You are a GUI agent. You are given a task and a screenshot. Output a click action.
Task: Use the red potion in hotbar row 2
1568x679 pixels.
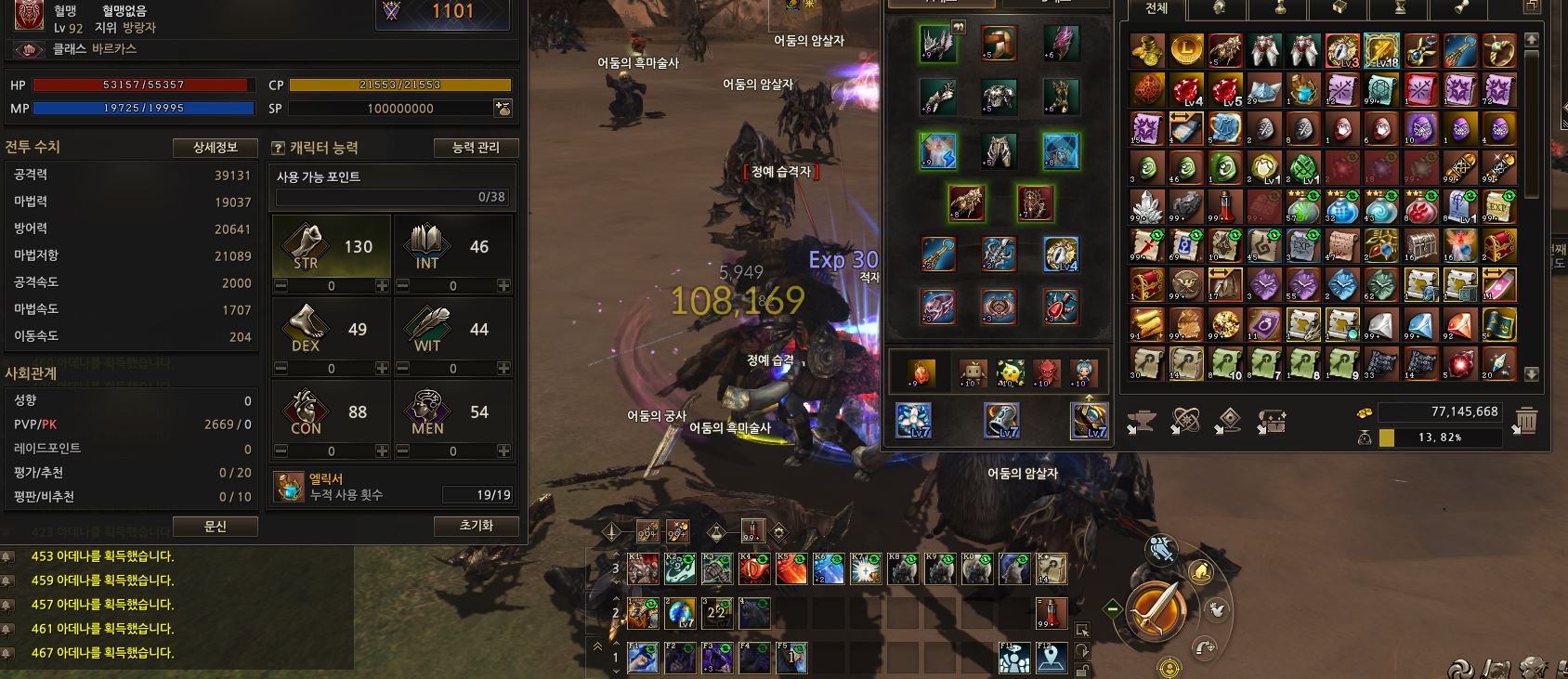(1052, 613)
